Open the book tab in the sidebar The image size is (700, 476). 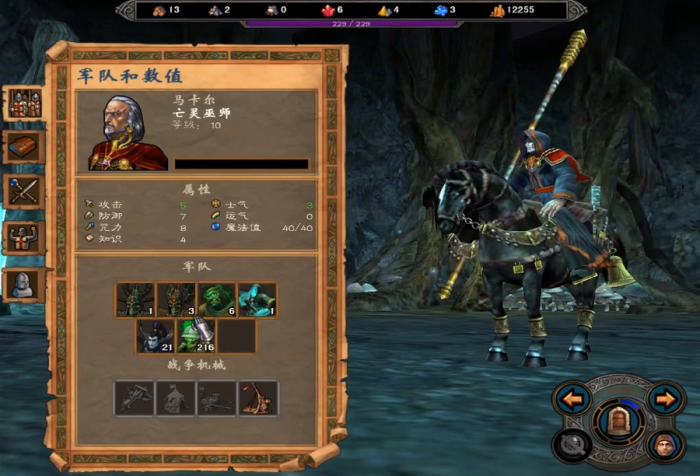click(x=24, y=147)
